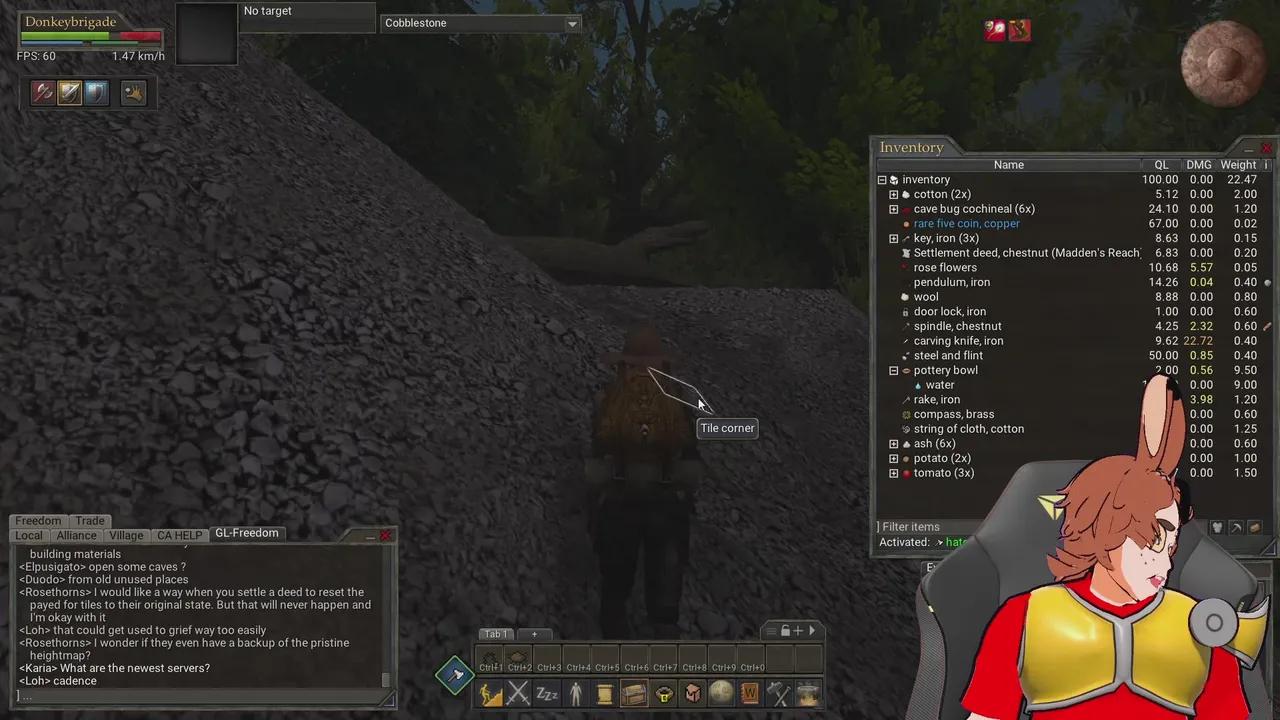This screenshot has height=720, width=1280.
Task: Expand the cave bug cochineal entry
Action: pyautogui.click(x=893, y=208)
